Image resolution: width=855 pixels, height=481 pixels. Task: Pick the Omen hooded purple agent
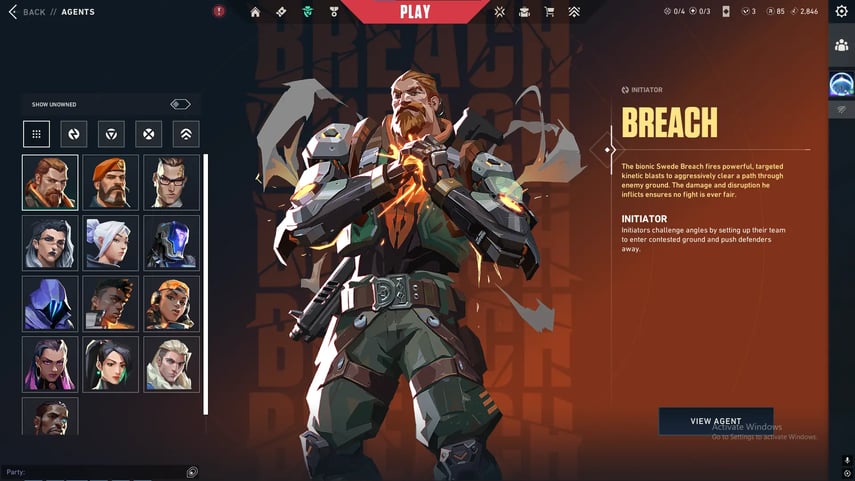(50, 303)
